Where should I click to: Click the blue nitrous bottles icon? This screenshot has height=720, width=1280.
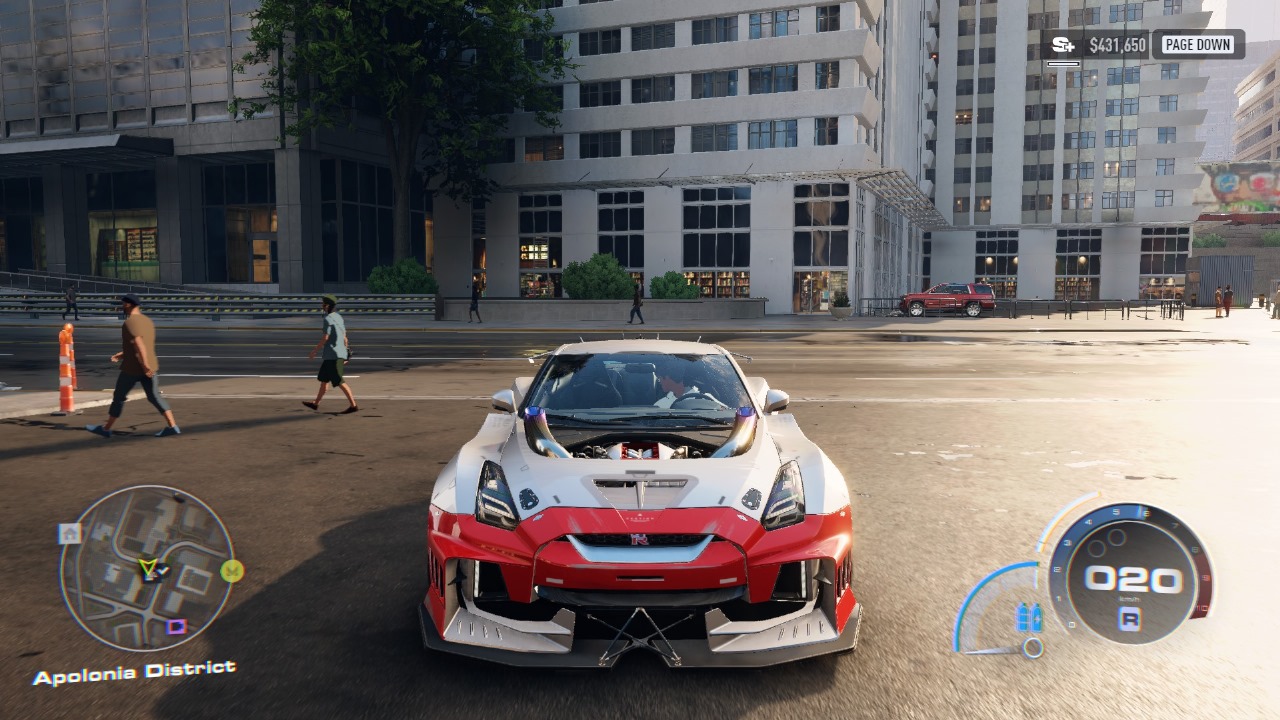click(x=1029, y=618)
